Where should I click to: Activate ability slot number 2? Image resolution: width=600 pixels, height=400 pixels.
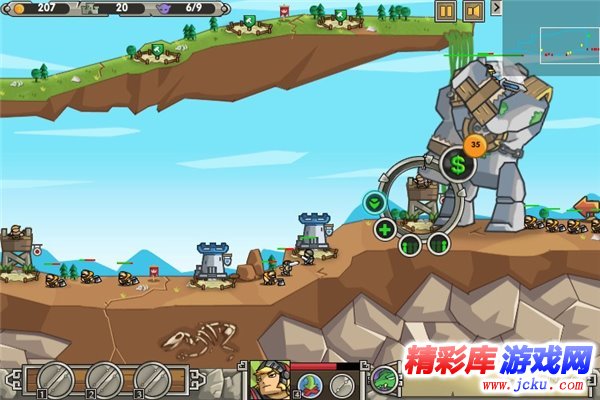104,379
